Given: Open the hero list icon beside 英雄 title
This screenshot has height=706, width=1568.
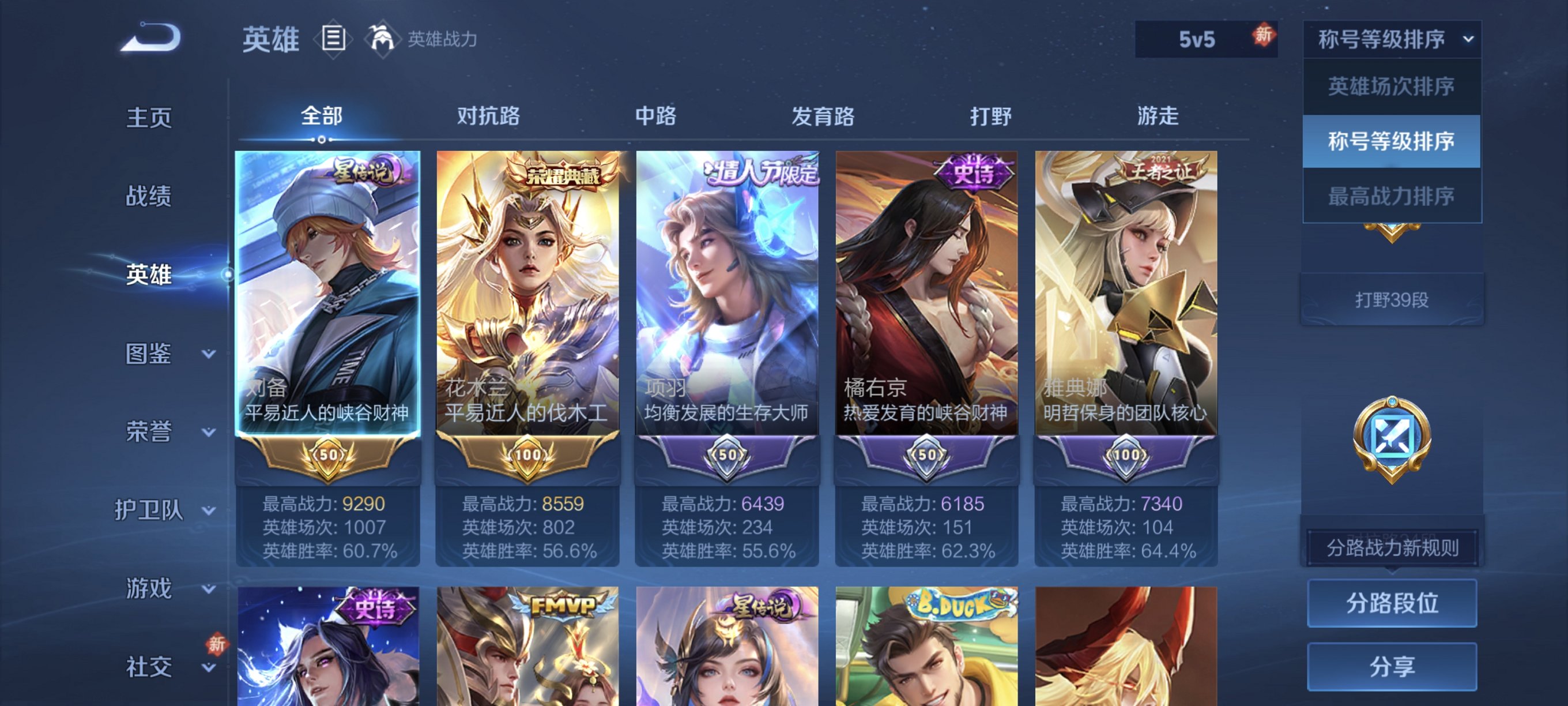Looking at the screenshot, I should 333,39.
